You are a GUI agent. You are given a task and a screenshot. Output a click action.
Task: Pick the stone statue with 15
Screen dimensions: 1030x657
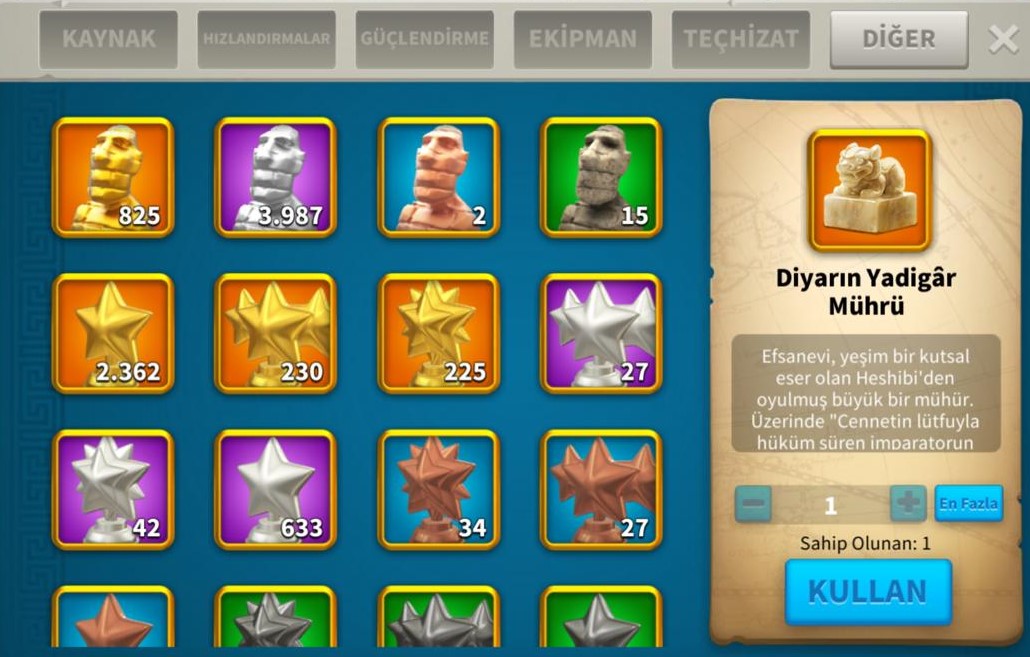click(x=601, y=177)
